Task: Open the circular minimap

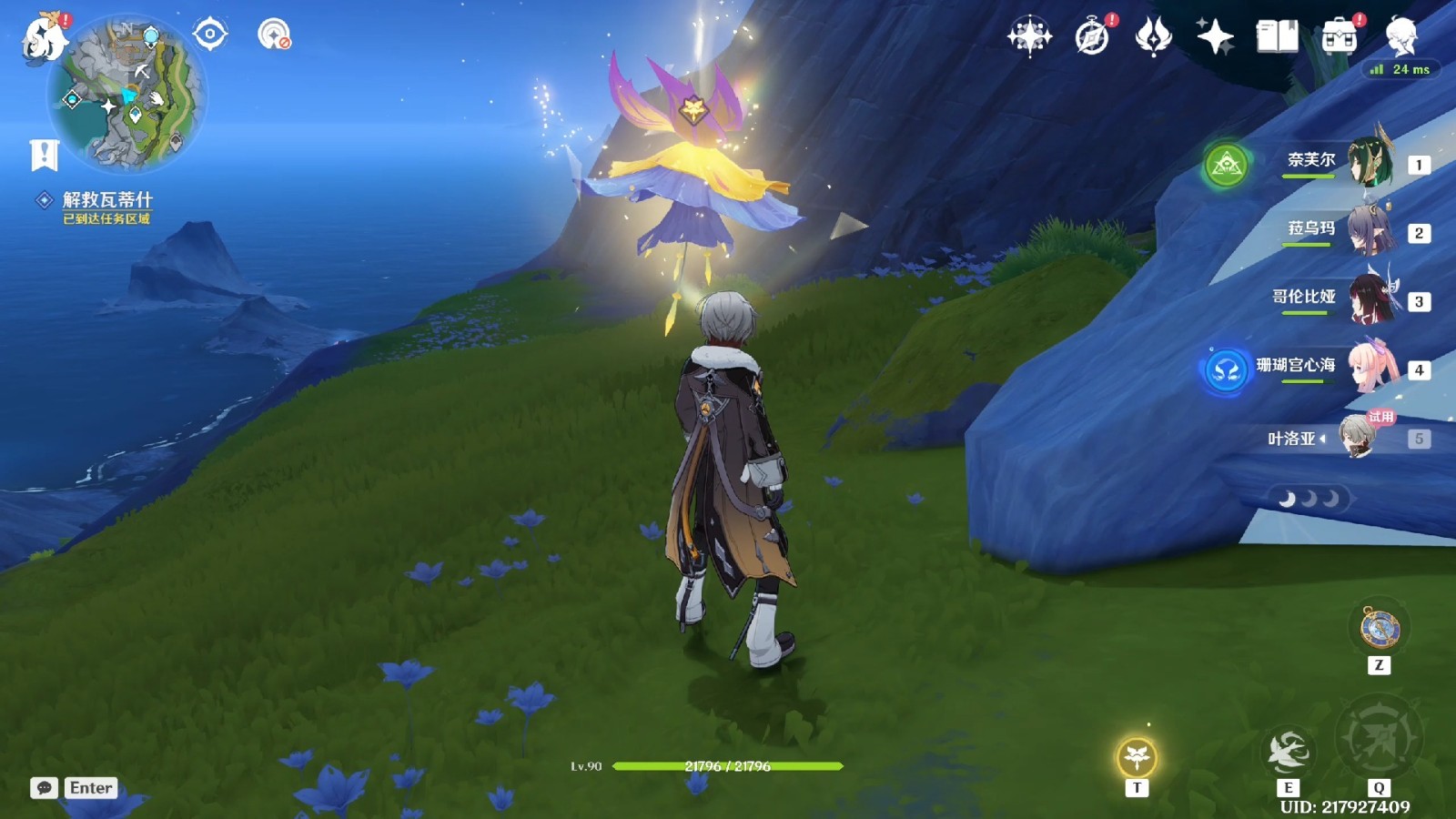Action: click(x=127, y=96)
